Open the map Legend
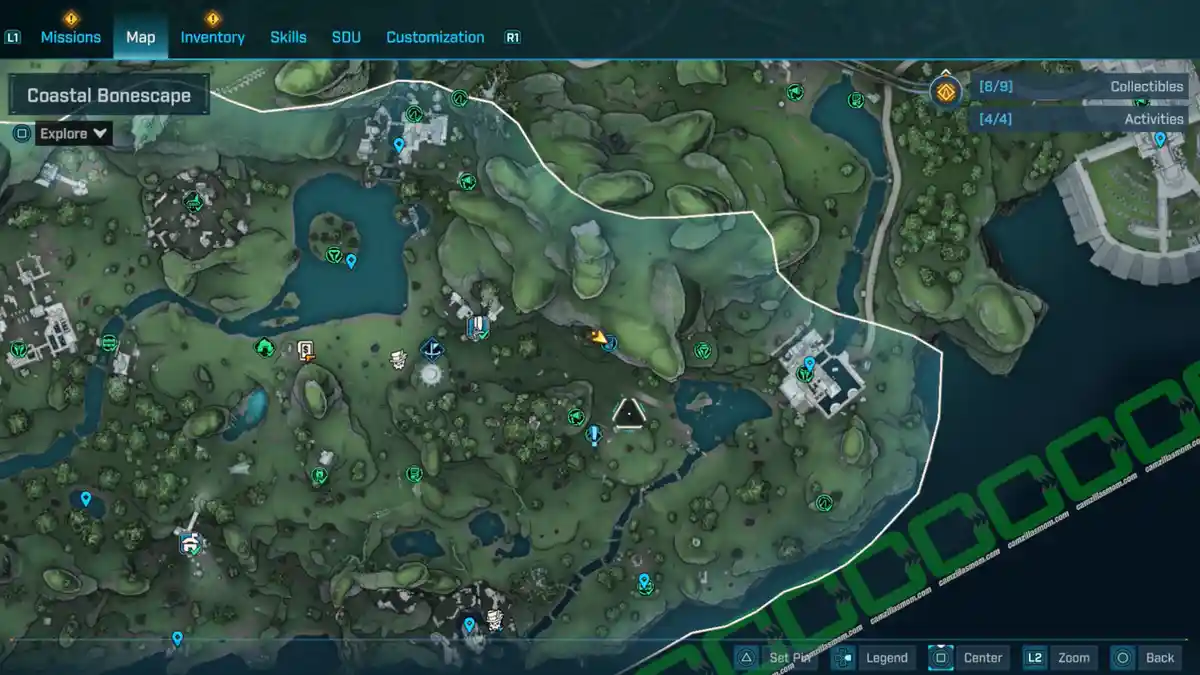The image size is (1200, 675). (874, 657)
